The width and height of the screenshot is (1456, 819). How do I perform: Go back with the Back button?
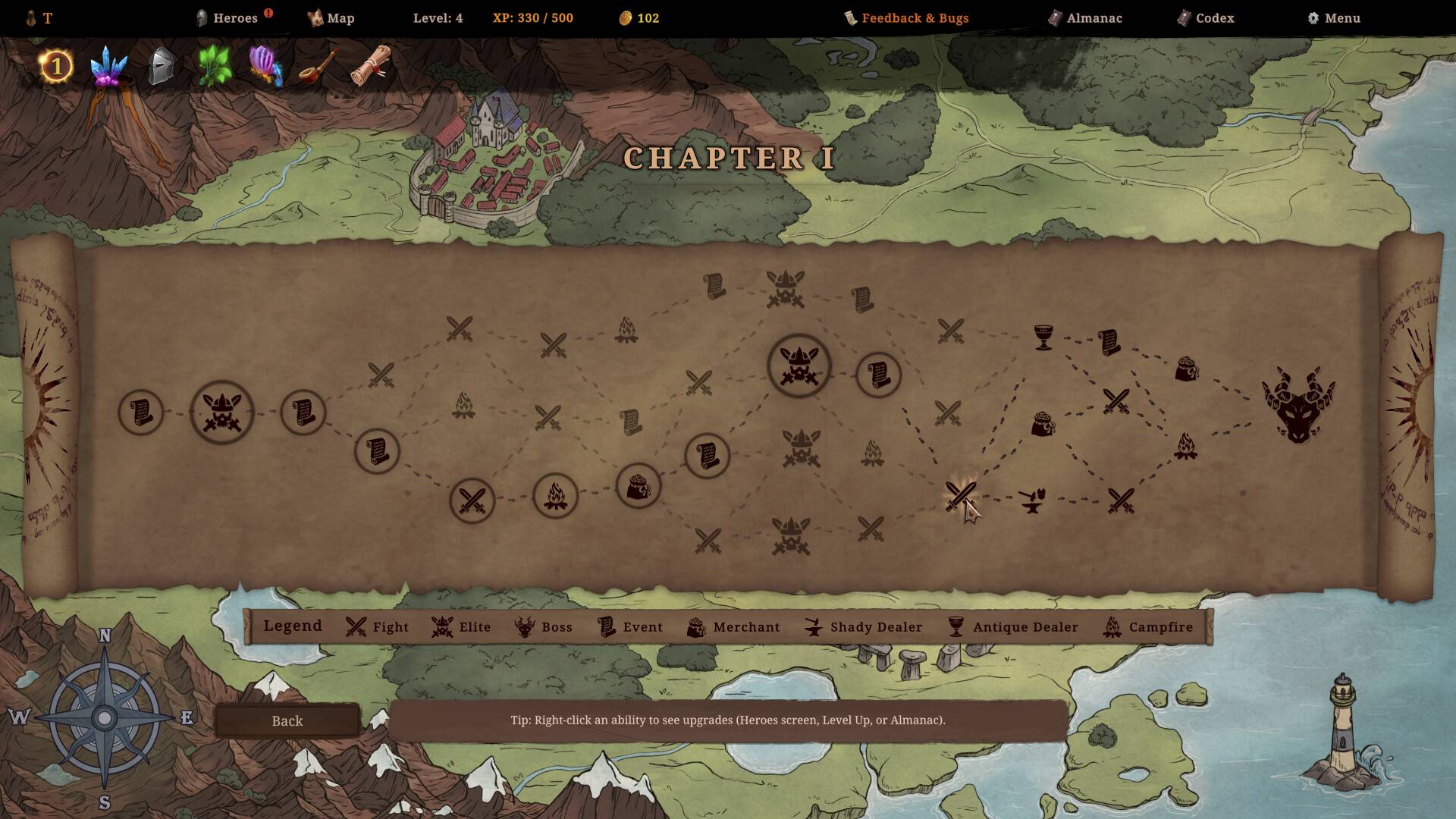tap(287, 720)
